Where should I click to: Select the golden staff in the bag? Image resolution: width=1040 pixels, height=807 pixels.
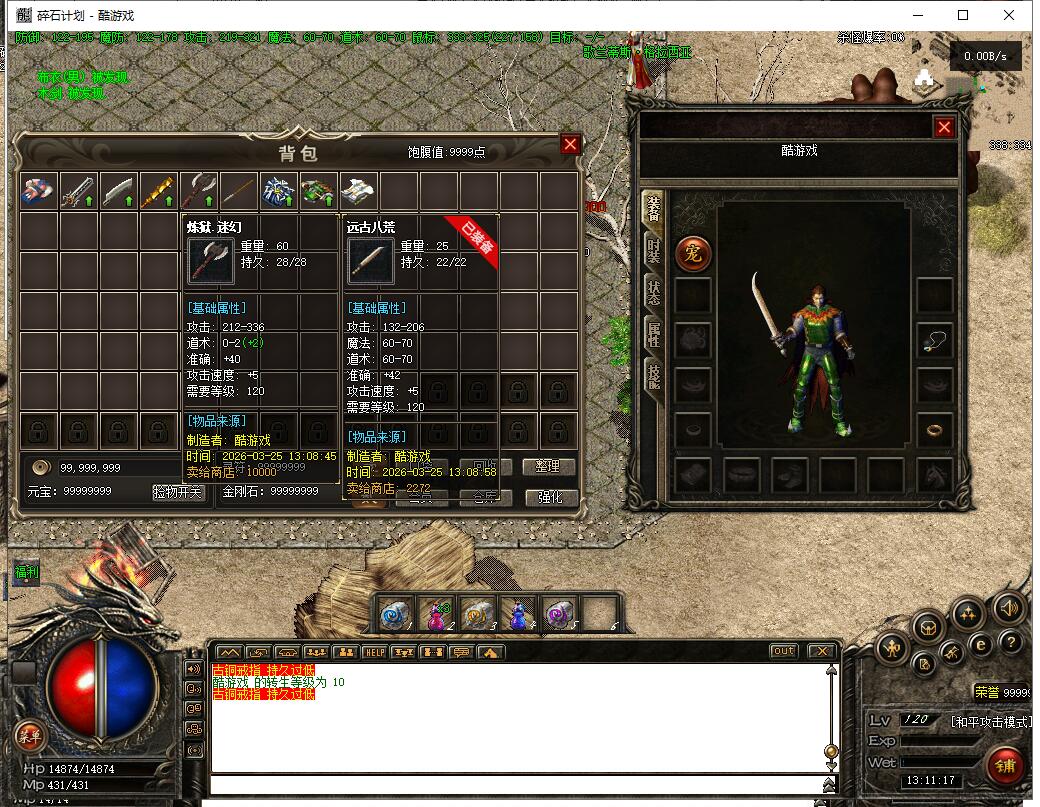(159, 191)
